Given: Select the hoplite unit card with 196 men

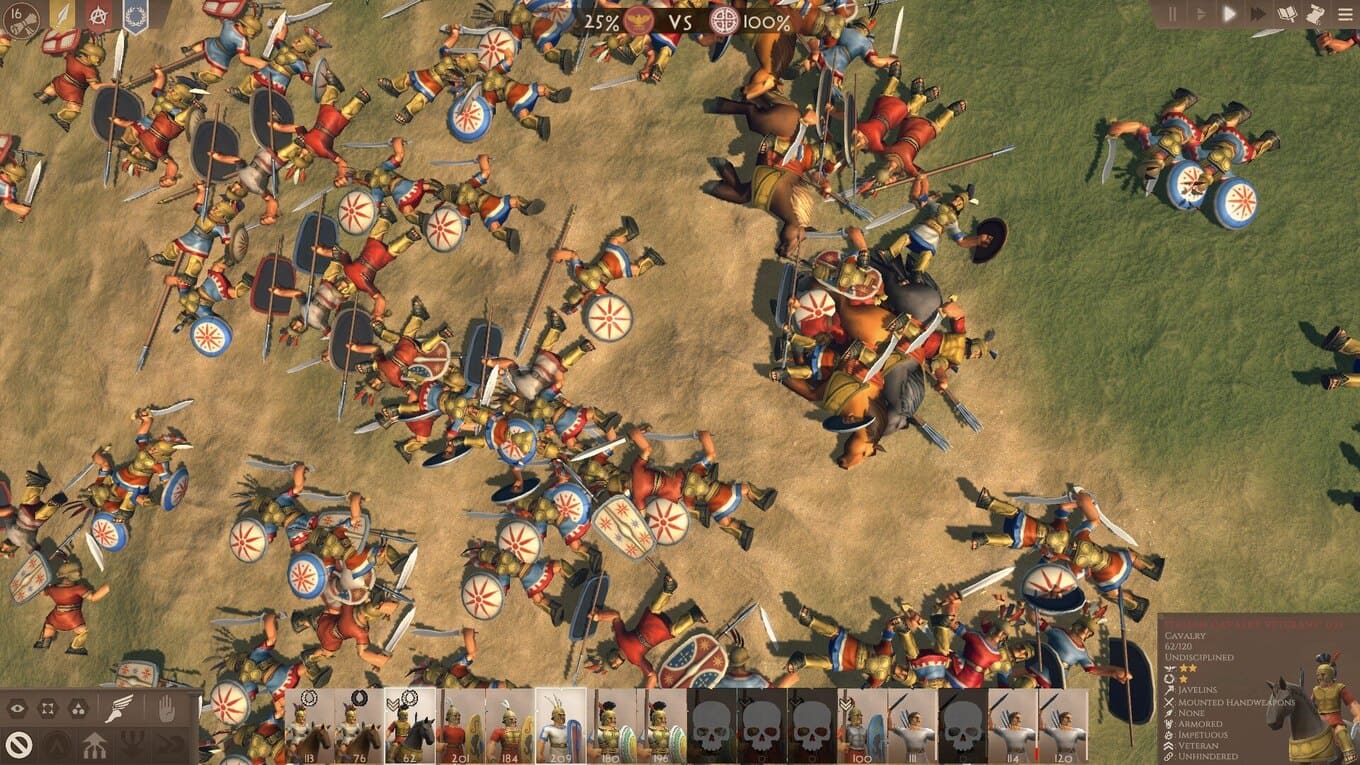Looking at the screenshot, I should click(661, 726).
